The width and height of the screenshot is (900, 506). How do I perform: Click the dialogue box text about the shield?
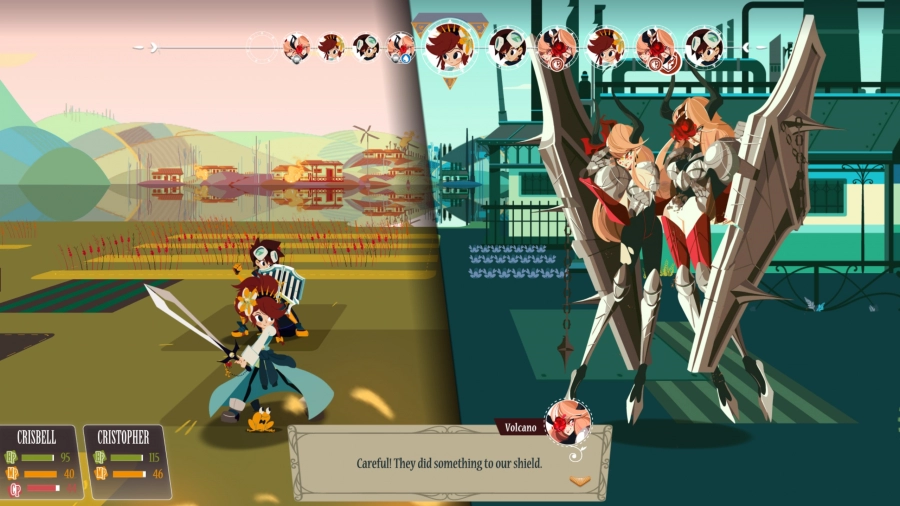[x=449, y=463]
